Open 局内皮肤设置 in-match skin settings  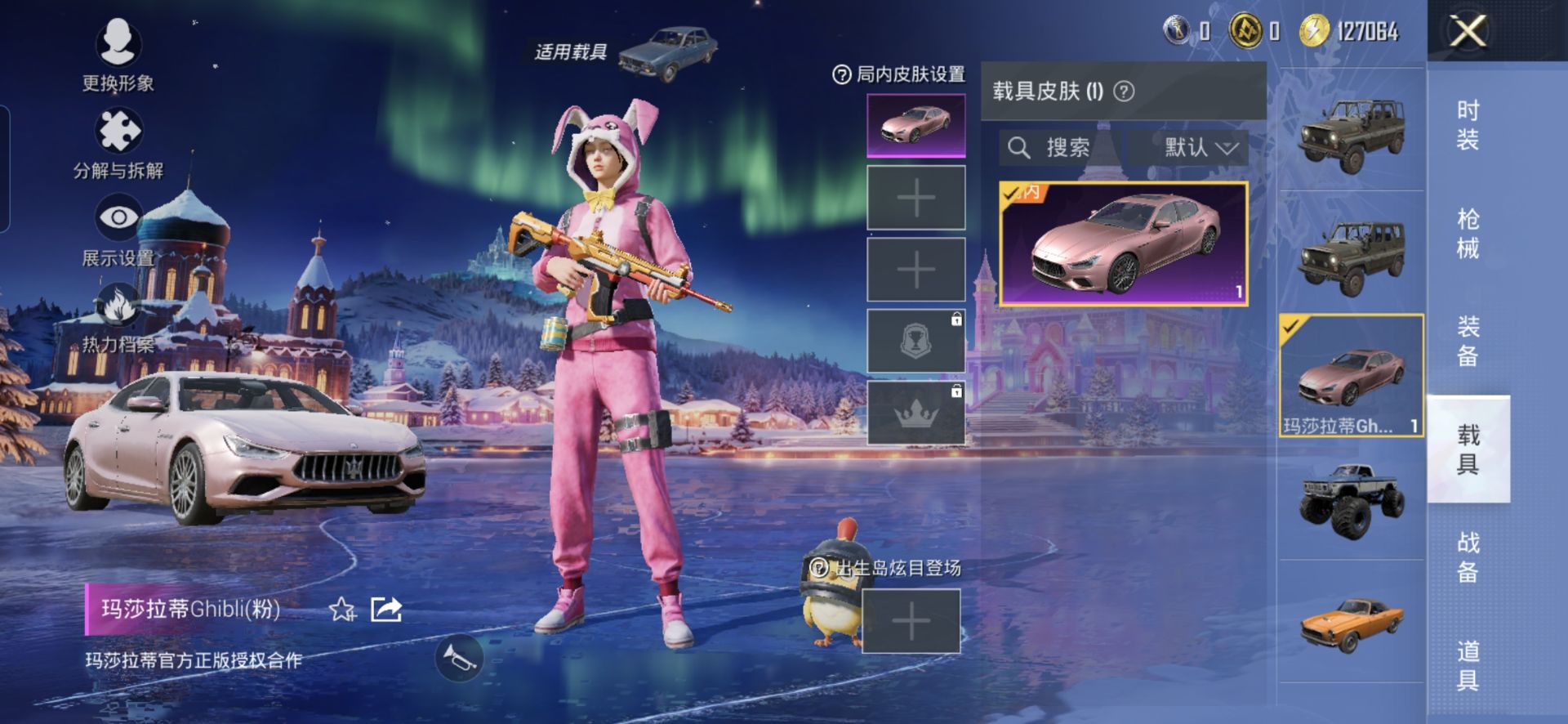899,75
